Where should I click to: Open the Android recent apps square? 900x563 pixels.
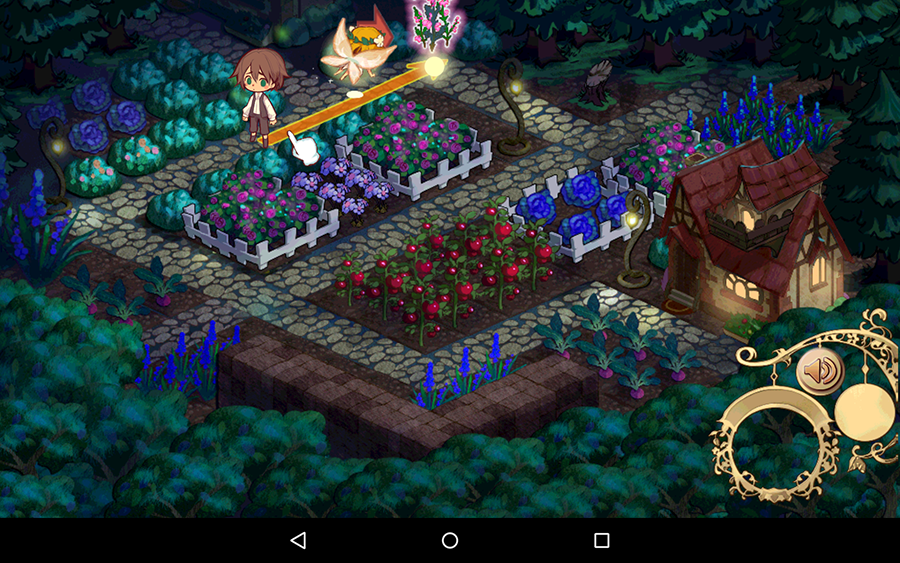(602, 540)
